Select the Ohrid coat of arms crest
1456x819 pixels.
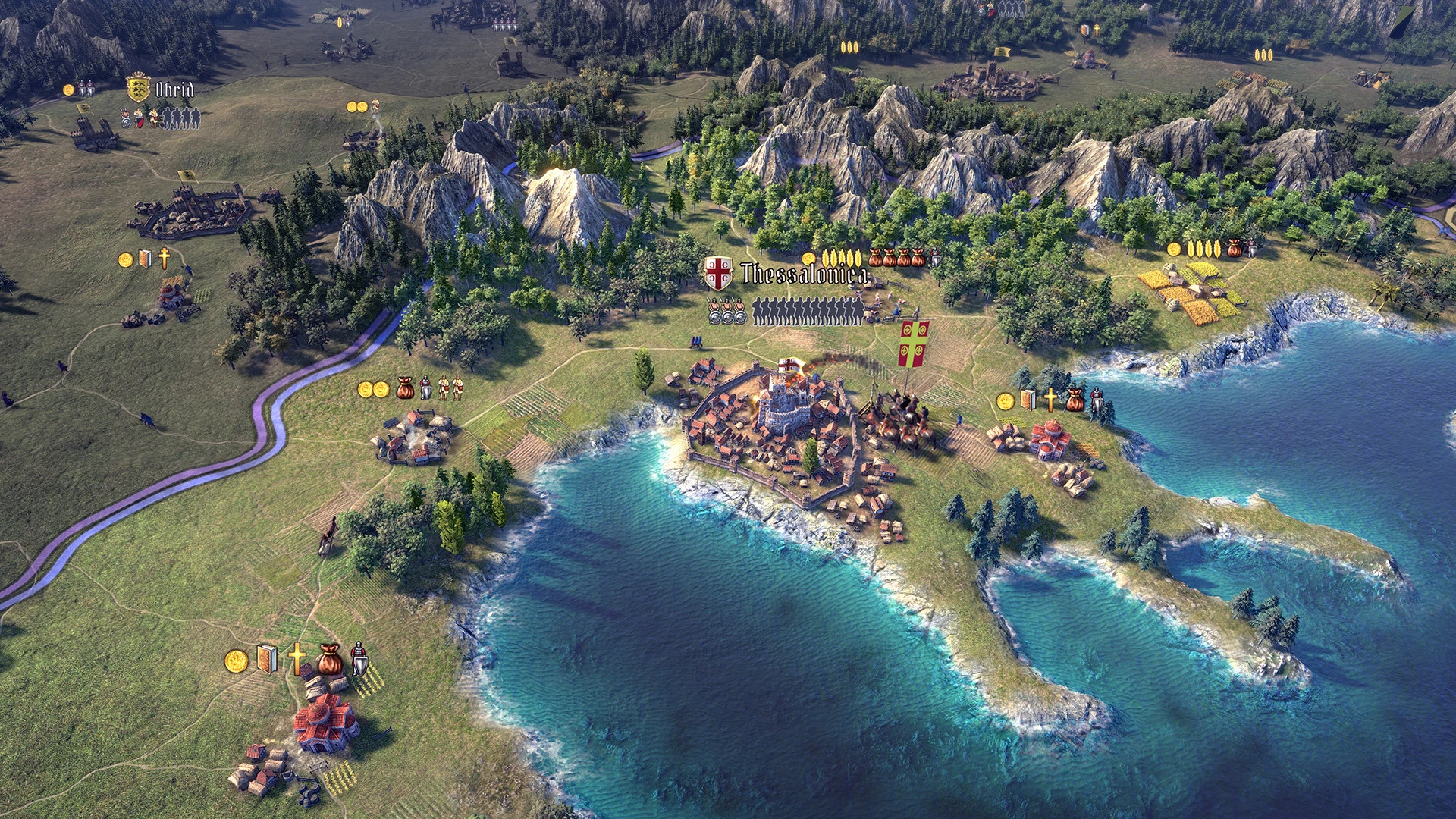pyautogui.click(x=138, y=87)
